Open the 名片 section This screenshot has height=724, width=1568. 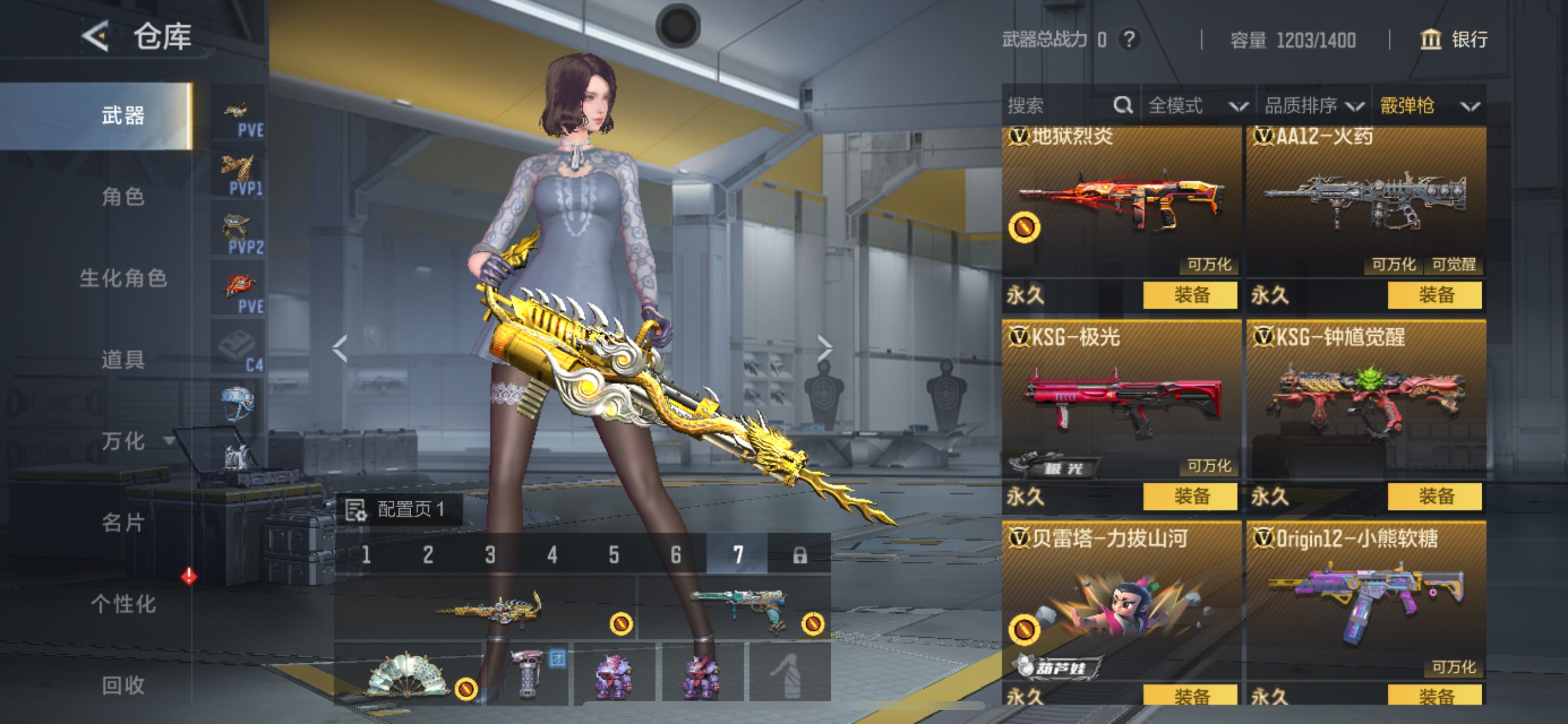tap(123, 523)
